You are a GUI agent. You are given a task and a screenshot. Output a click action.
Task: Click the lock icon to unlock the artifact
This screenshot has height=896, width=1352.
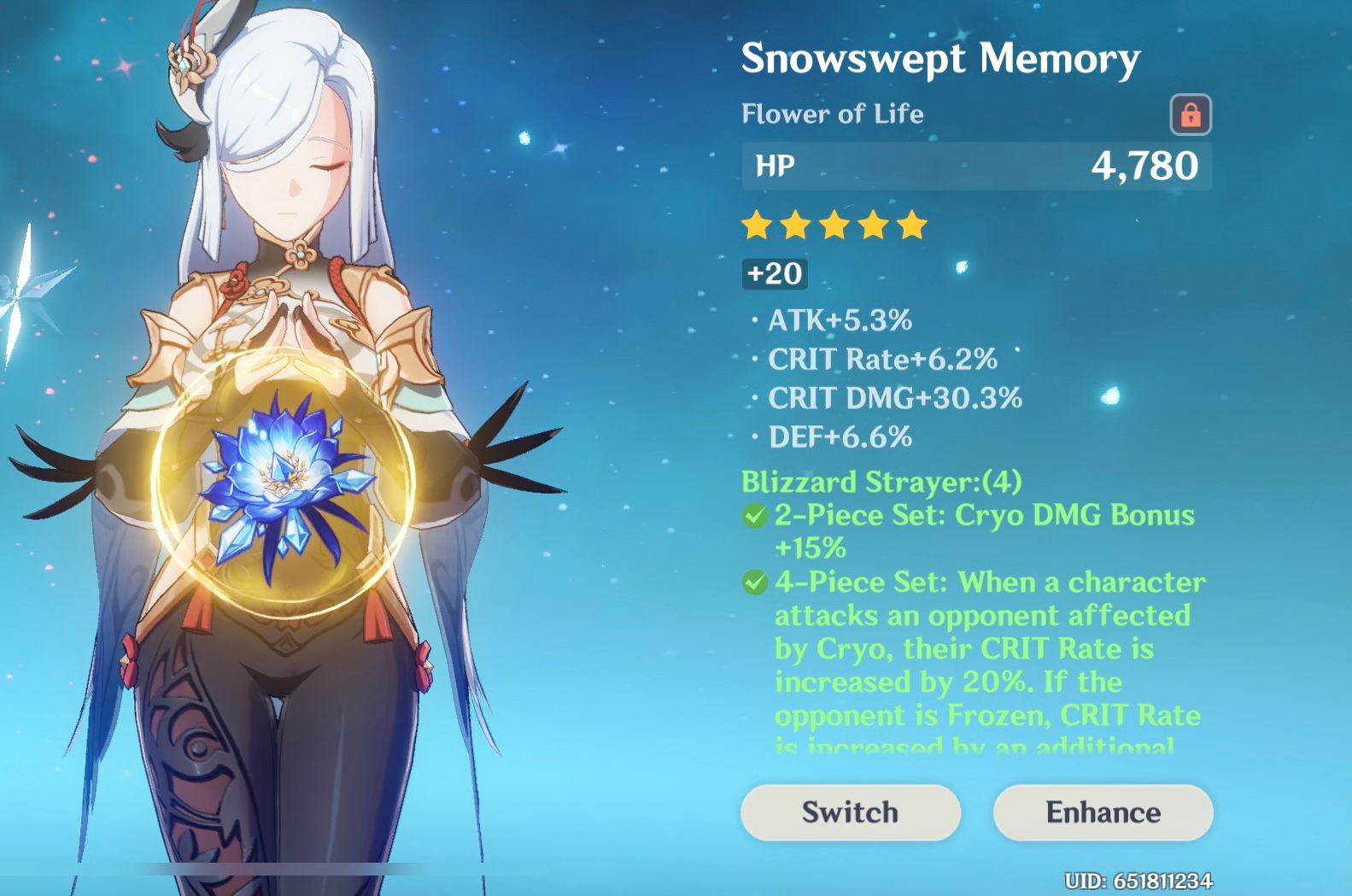point(1192,114)
